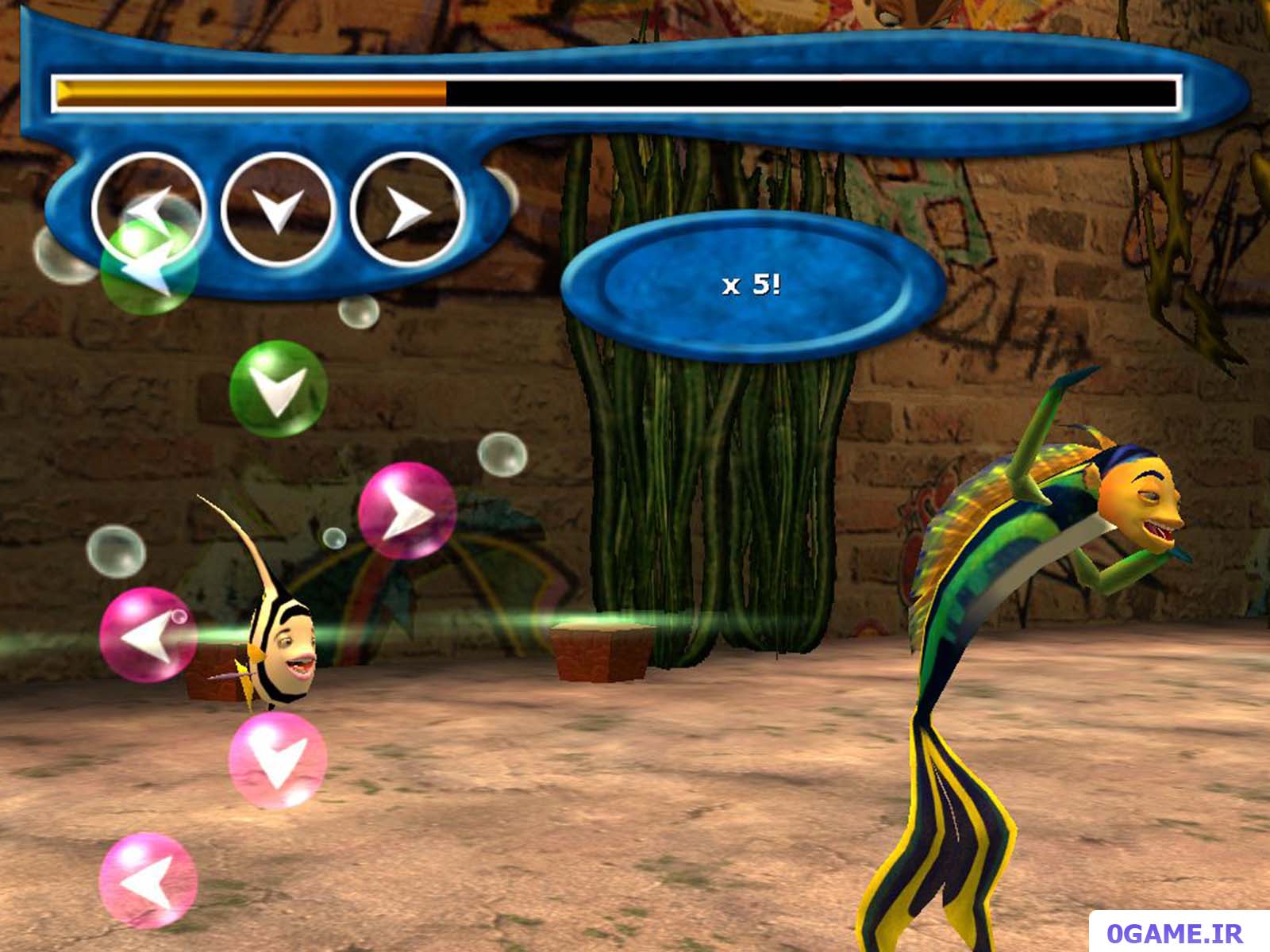Pop the pale pink down-arrow bubble

(278, 760)
